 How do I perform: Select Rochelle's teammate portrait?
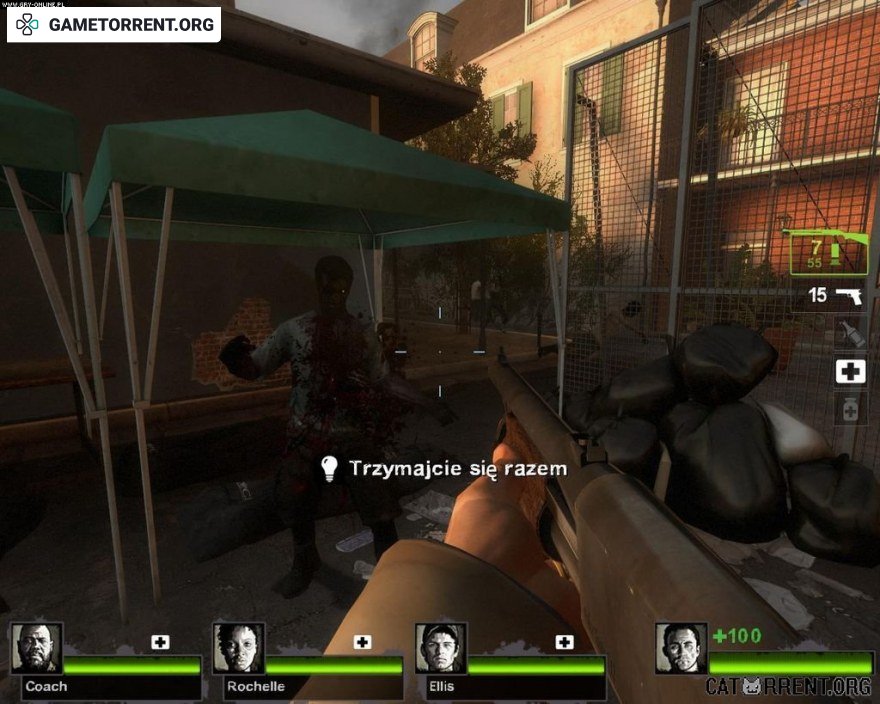(238, 648)
